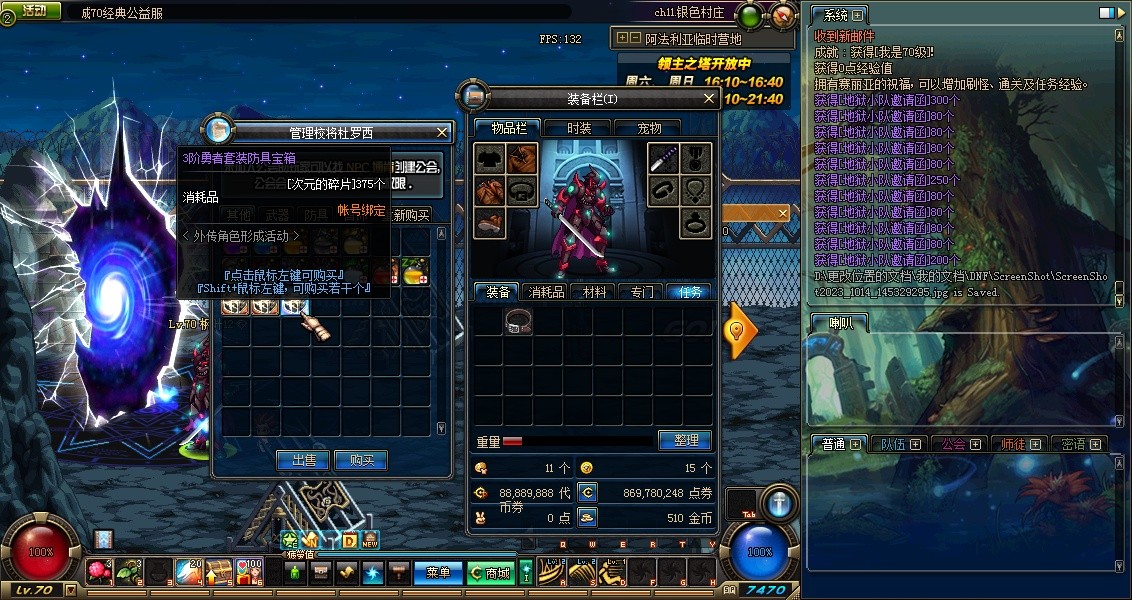Image resolution: width=1132 pixels, height=600 pixels.
Task: Sort inventory with the 整理 button
Action: click(x=685, y=440)
